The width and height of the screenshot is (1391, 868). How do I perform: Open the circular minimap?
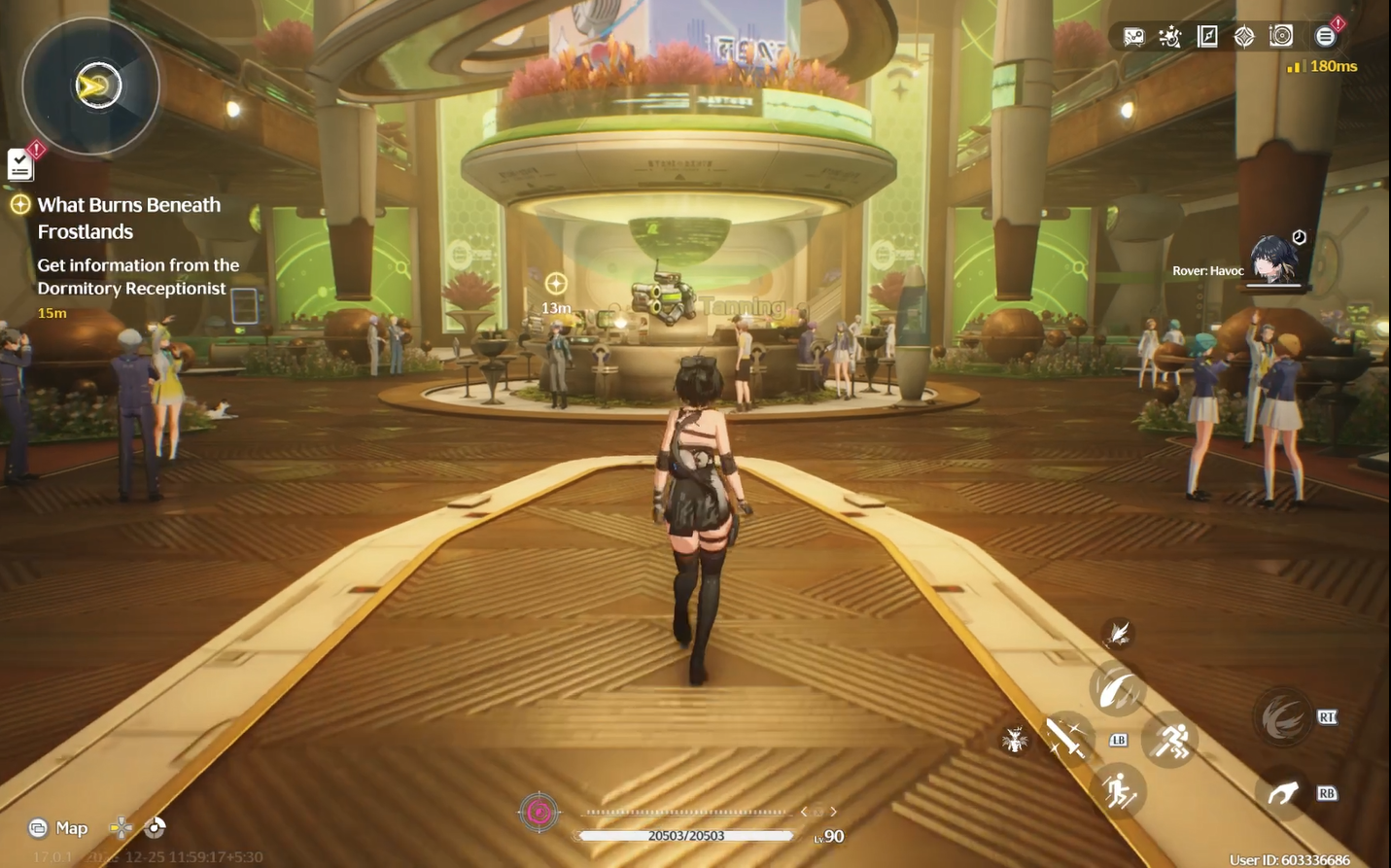click(x=90, y=87)
